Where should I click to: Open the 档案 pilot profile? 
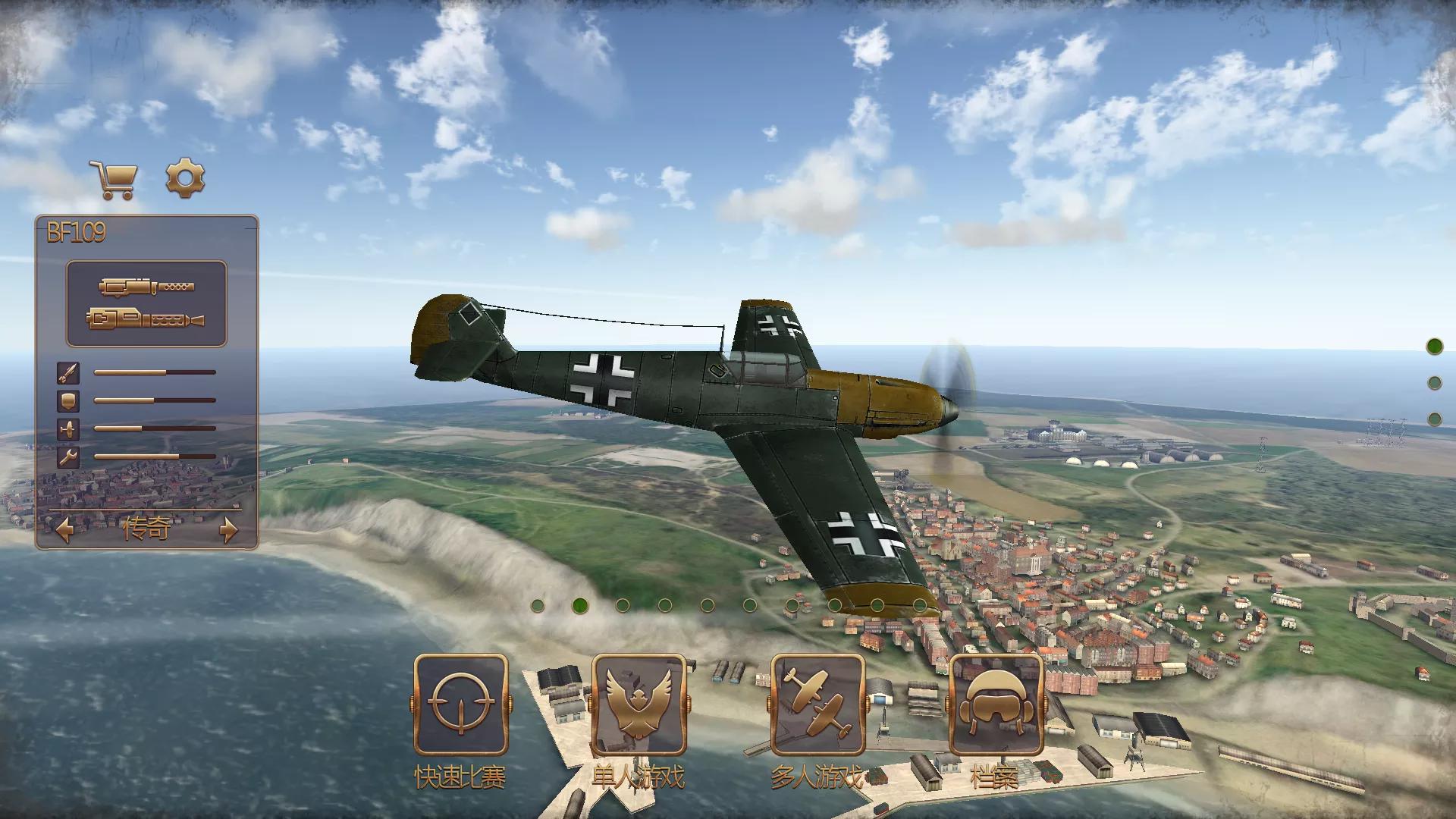pyautogui.click(x=996, y=704)
